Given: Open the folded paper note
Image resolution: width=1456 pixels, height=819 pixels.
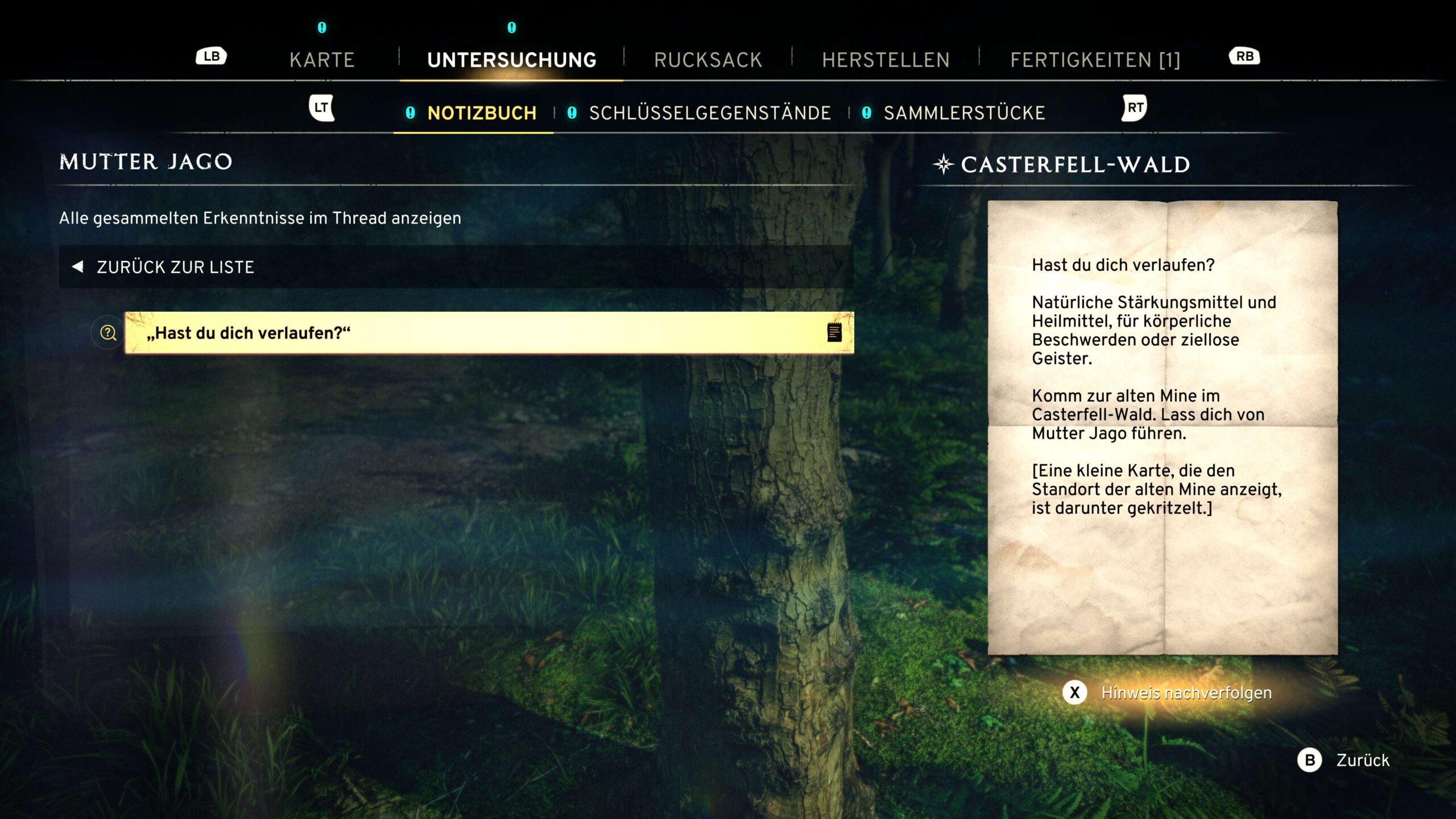Looking at the screenshot, I should (x=1162, y=427).
